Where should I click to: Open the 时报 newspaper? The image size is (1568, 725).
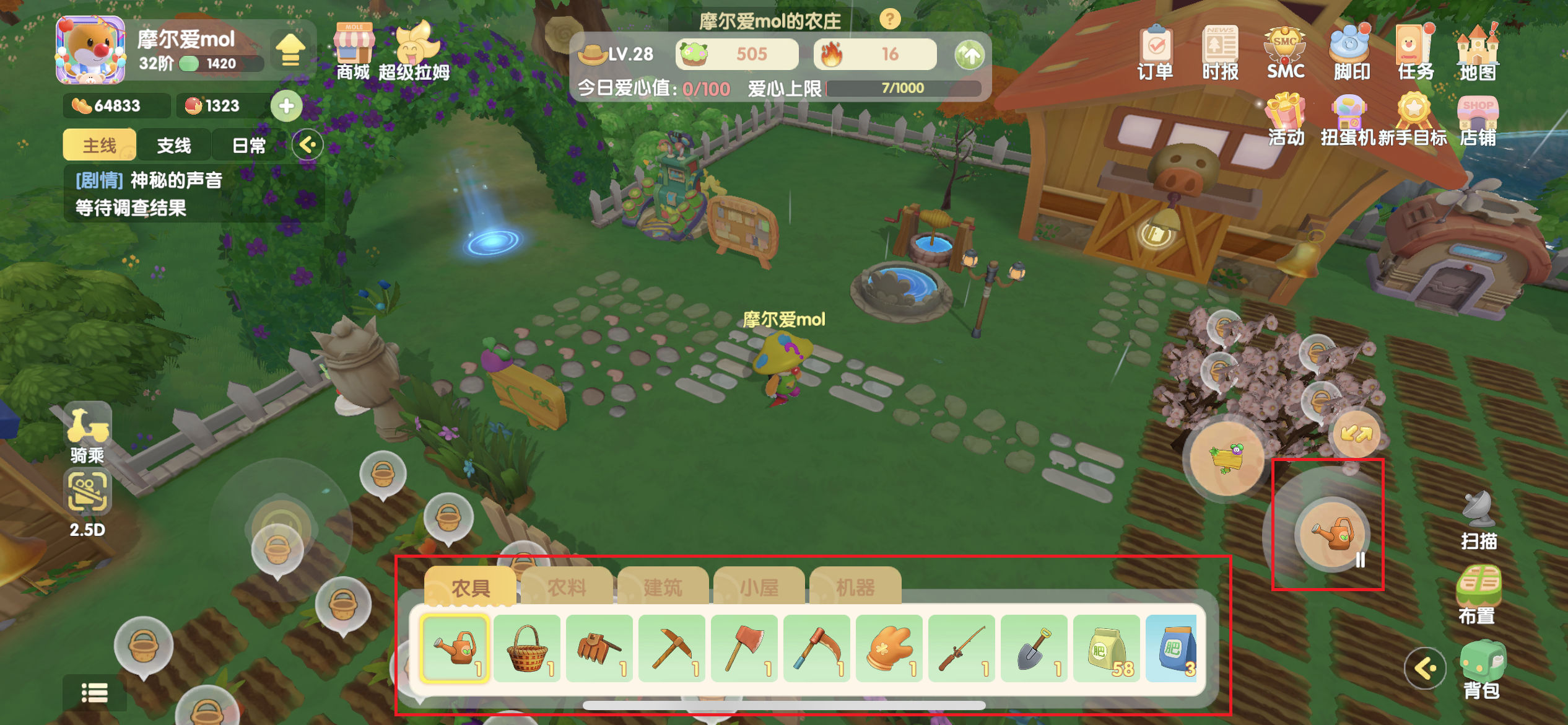[1220, 53]
